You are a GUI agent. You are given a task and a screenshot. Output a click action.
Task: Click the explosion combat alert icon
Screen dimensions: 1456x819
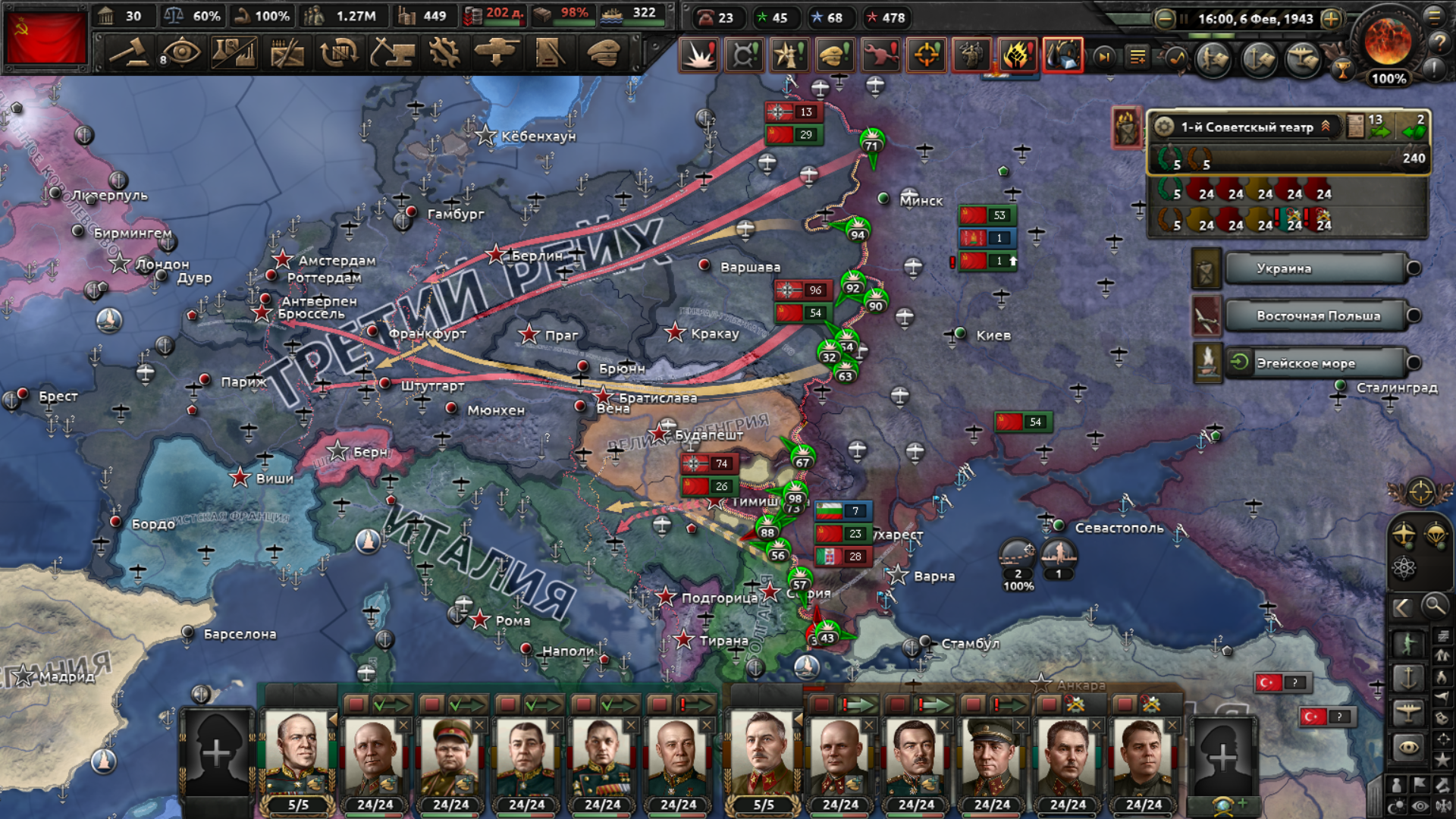[698, 55]
